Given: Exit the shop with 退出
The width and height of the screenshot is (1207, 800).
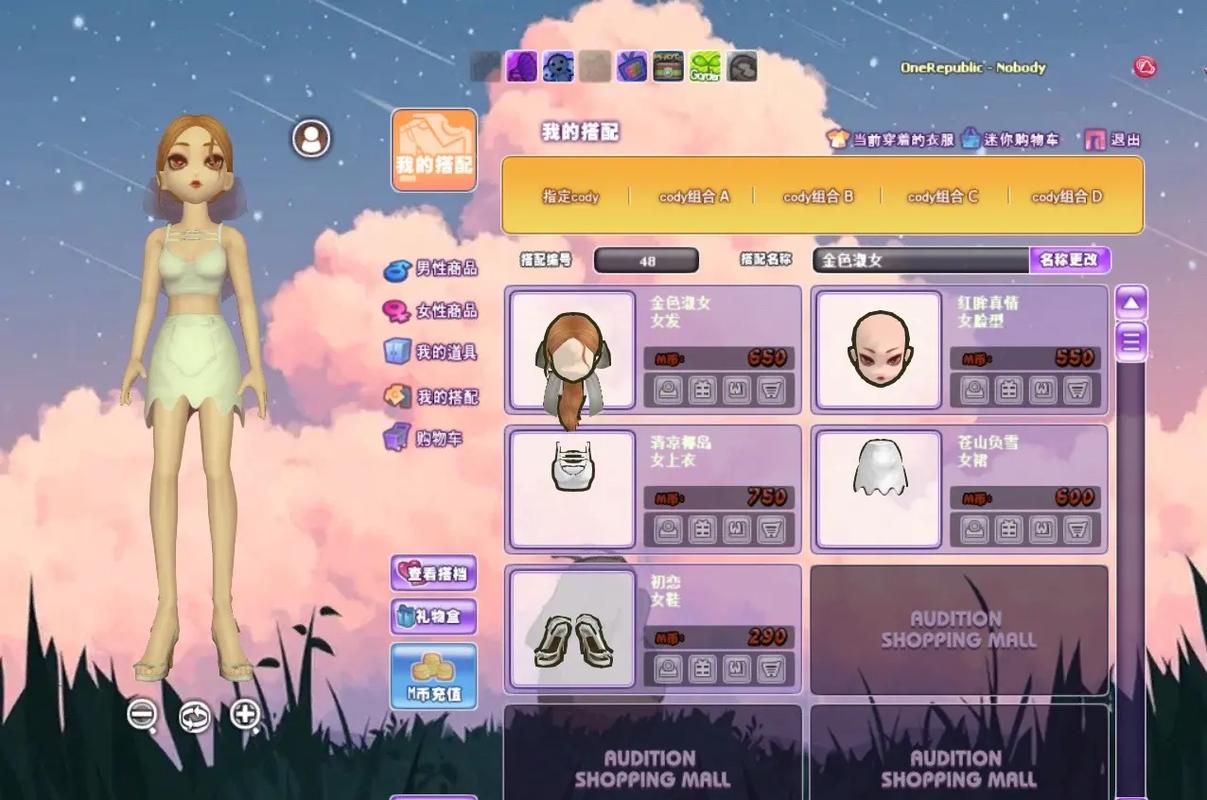Looking at the screenshot, I should (1113, 140).
